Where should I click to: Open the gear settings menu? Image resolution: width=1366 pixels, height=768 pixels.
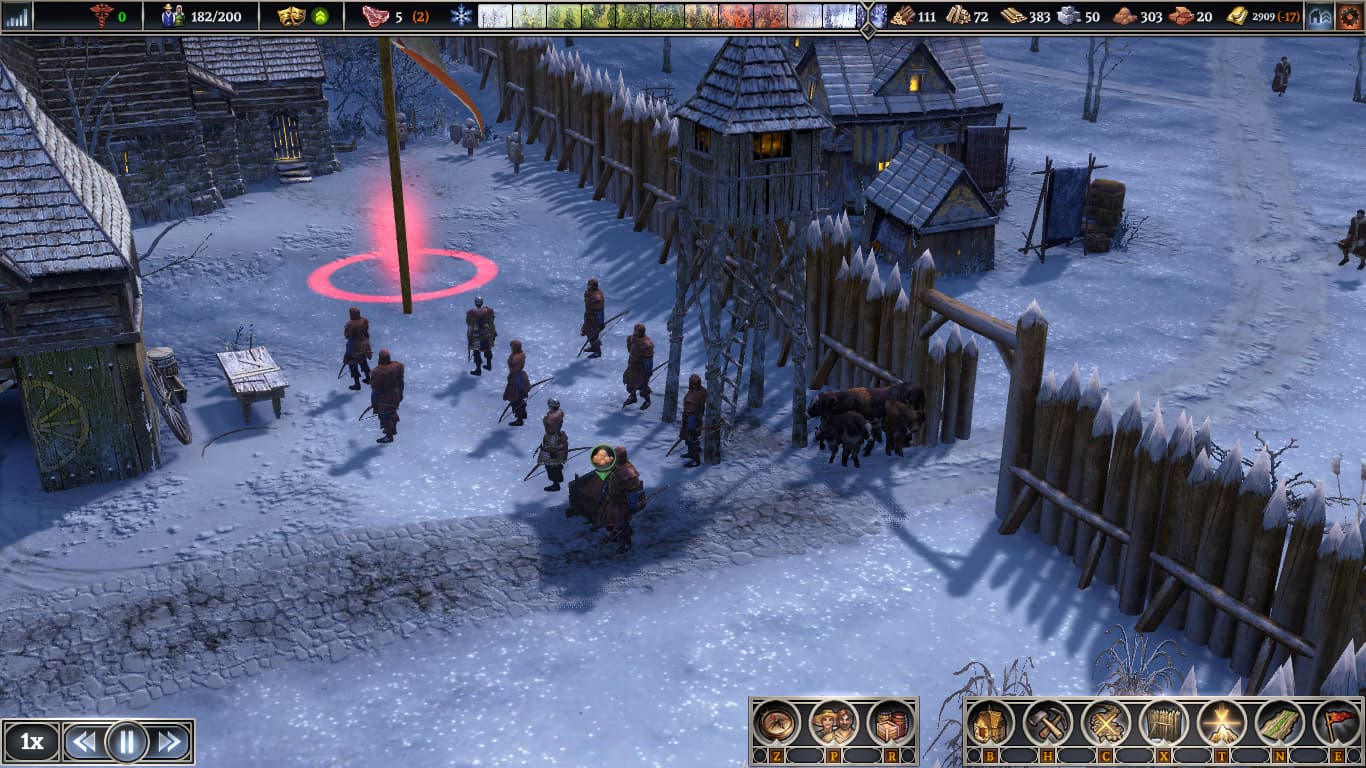1350,16
